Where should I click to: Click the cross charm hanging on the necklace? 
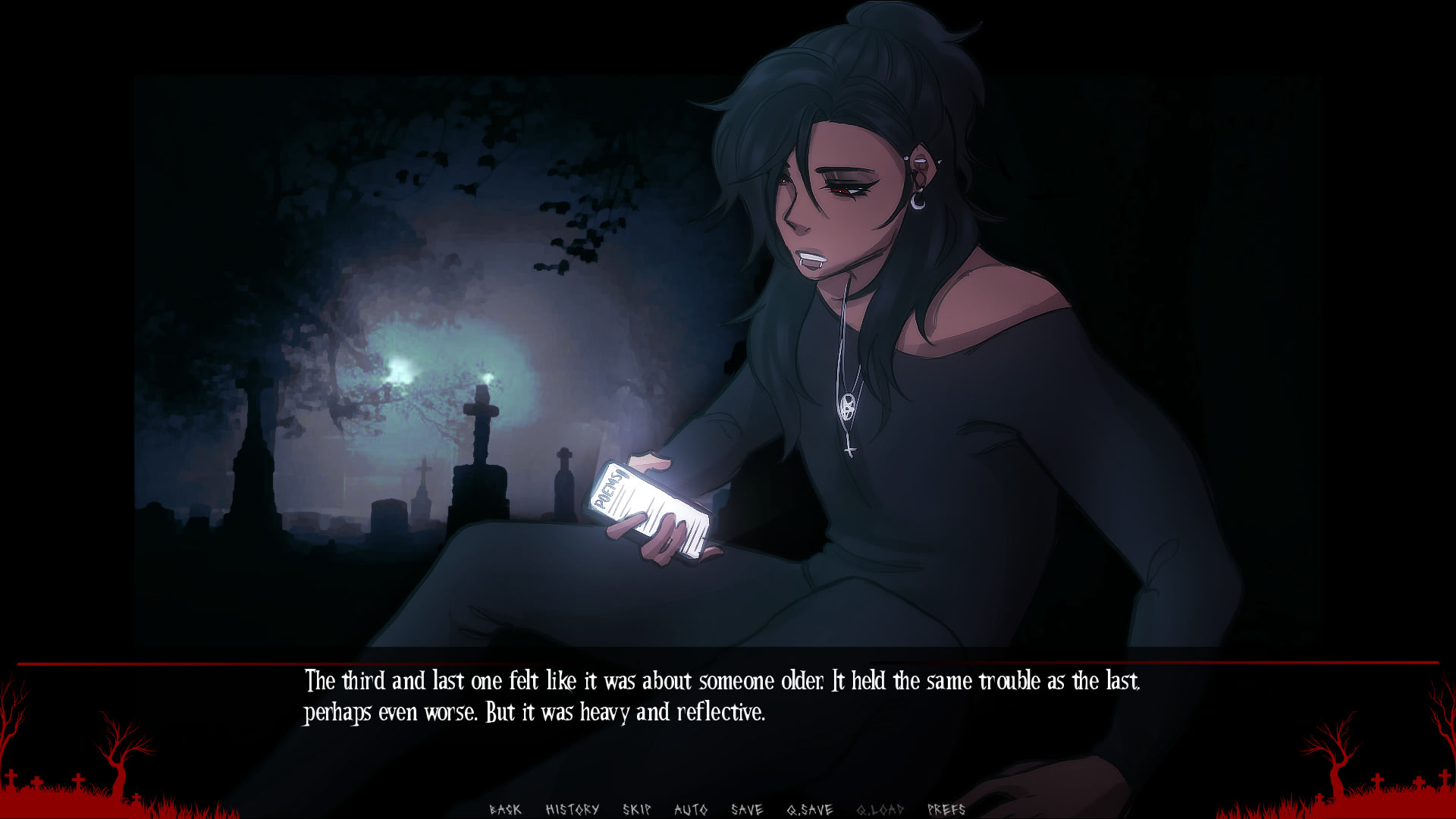pos(849,450)
